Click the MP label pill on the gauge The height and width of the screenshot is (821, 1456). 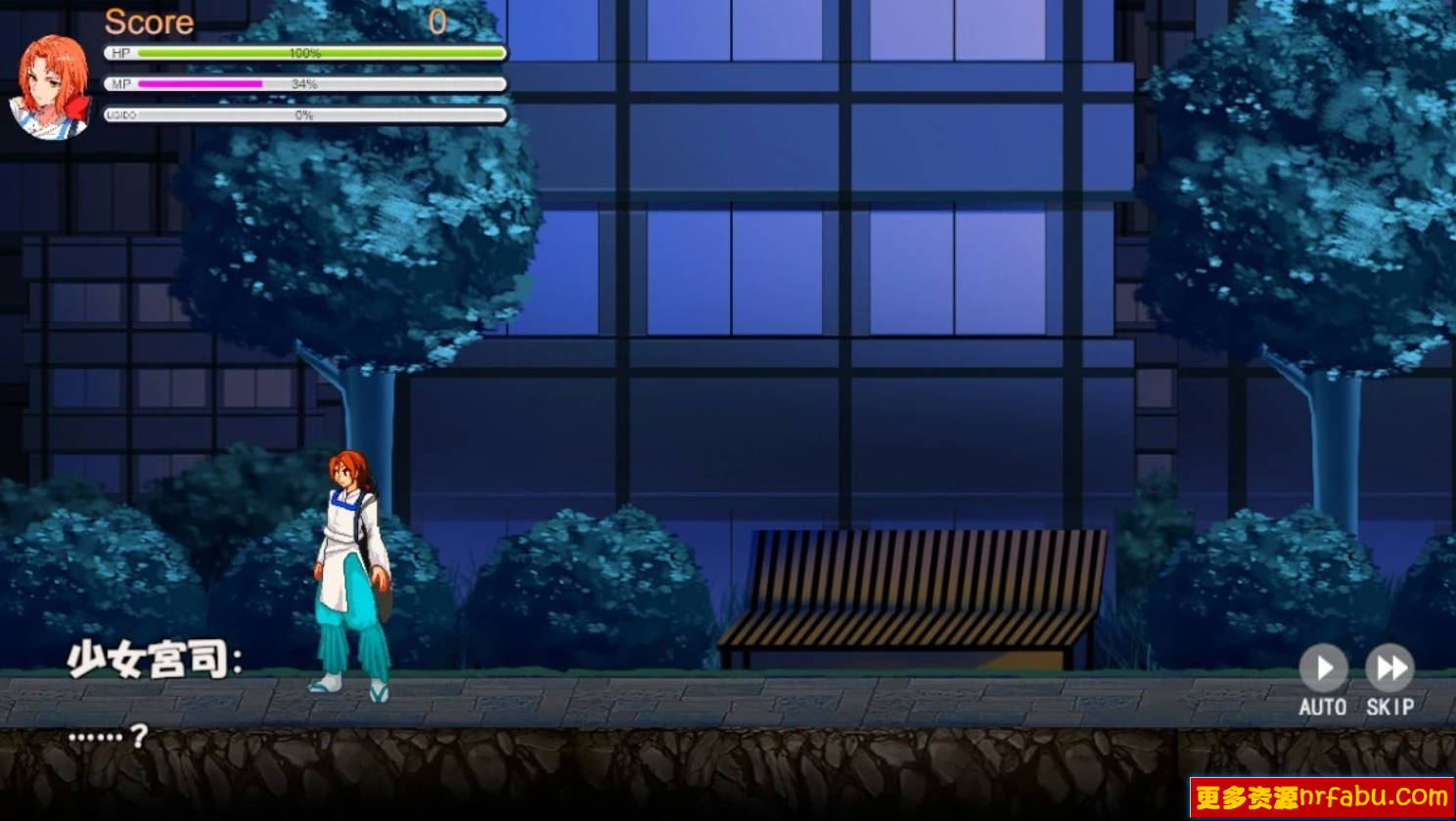pyautogui.click(x=120, y=84)
